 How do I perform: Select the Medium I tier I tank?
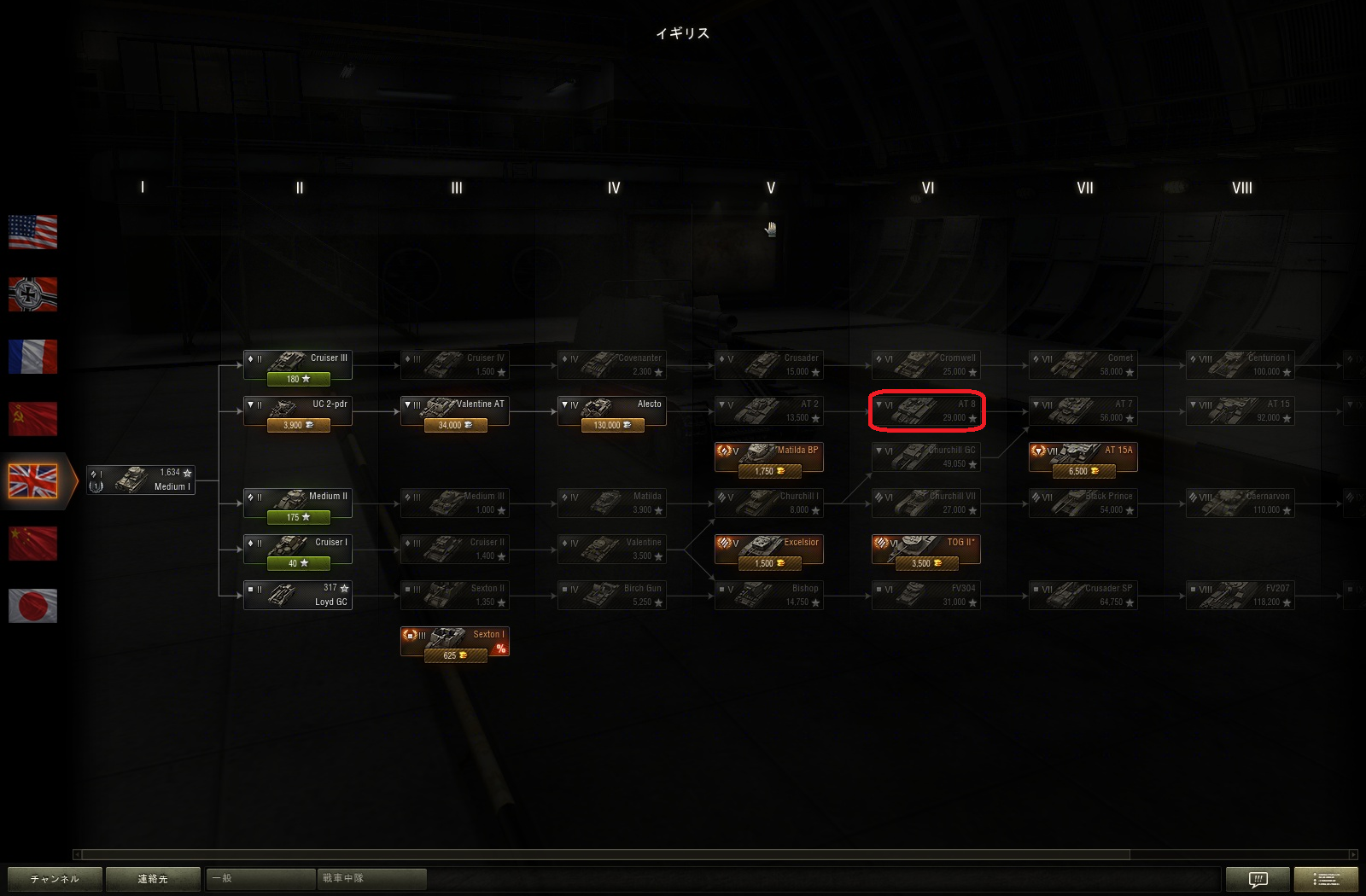pyautogui.click(x=141, y=480)
